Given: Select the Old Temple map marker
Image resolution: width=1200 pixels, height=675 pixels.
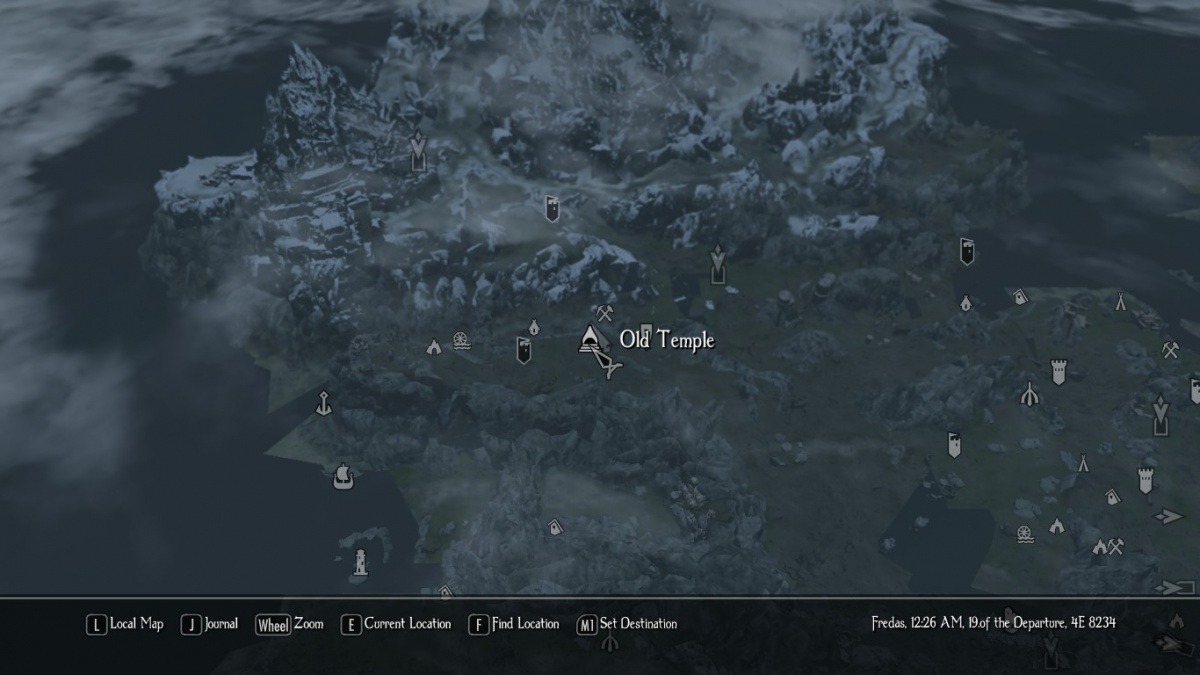Looking at the screenshot, I should (x=591, y=339).
